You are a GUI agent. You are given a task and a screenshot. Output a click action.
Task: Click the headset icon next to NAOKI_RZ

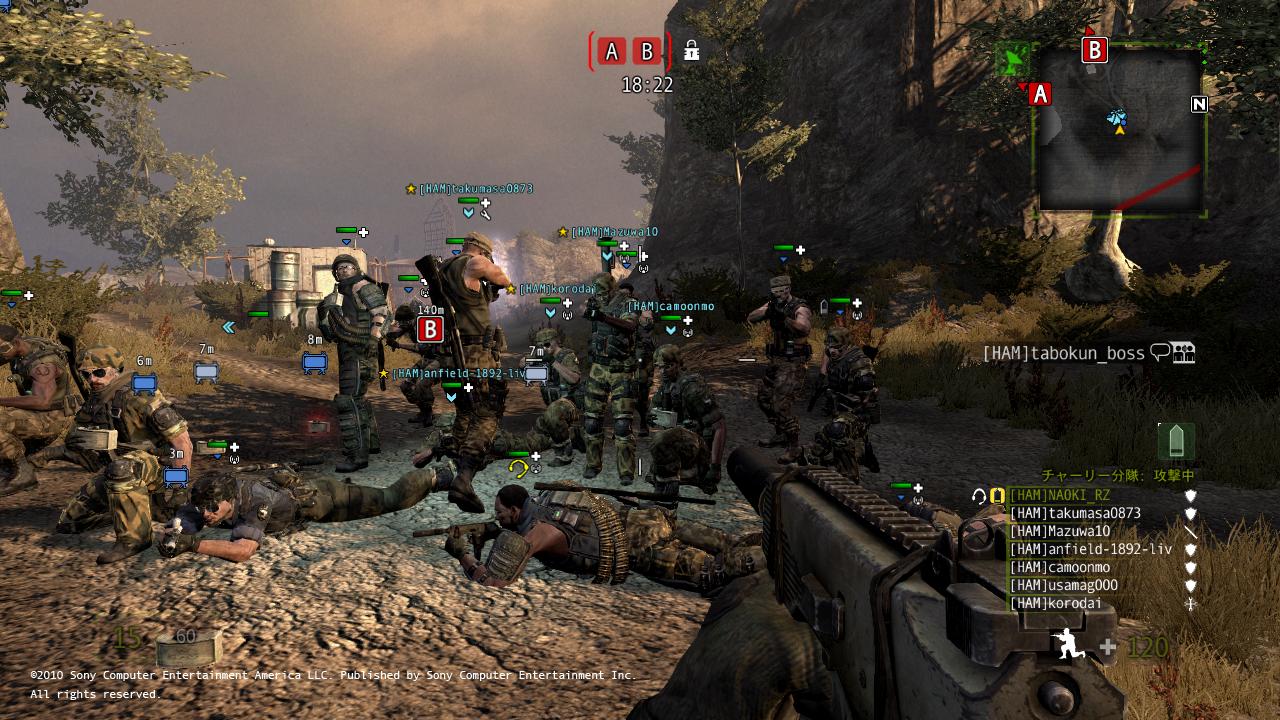click(979, 495)
